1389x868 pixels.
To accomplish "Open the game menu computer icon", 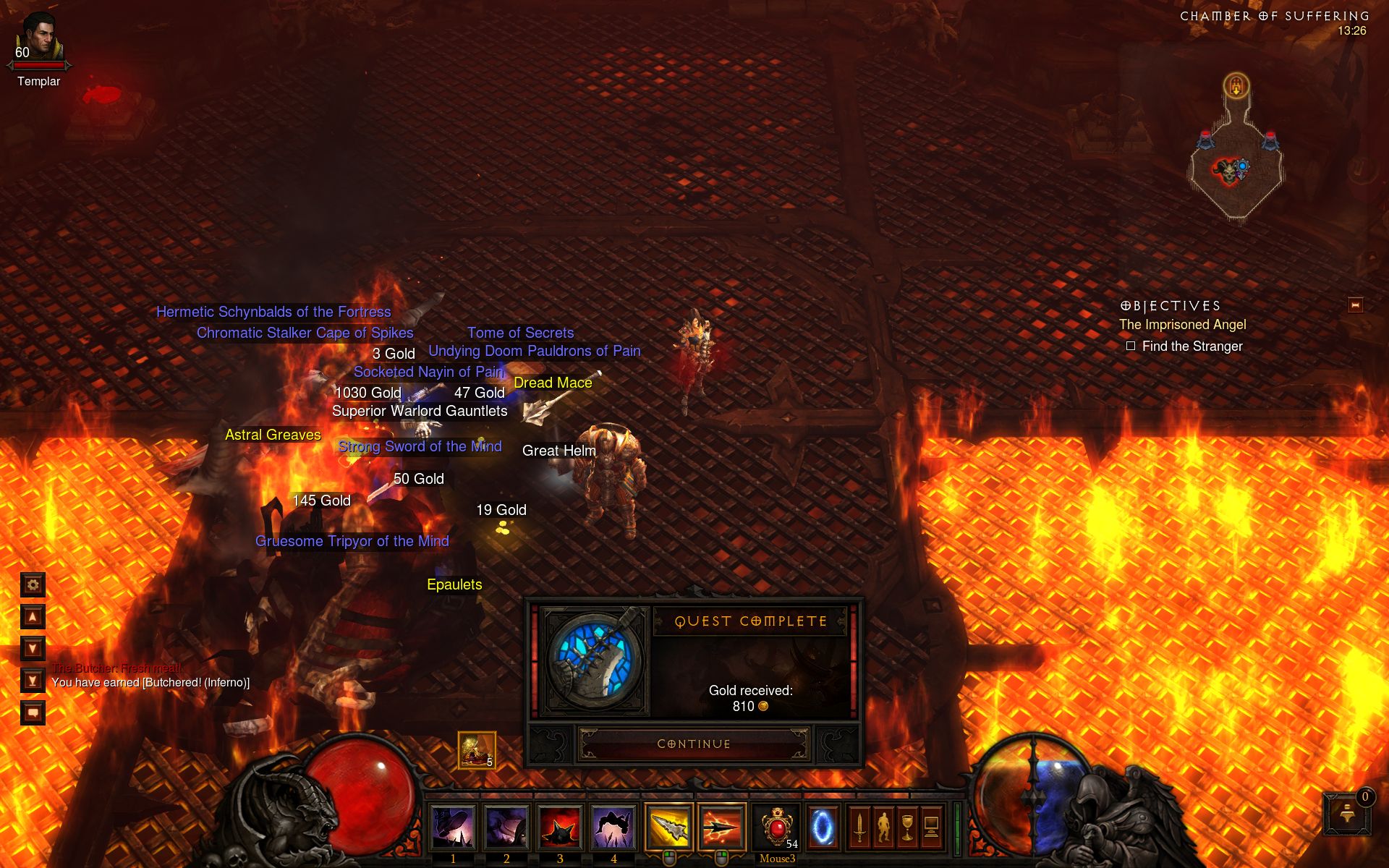I will pos(931,827).
